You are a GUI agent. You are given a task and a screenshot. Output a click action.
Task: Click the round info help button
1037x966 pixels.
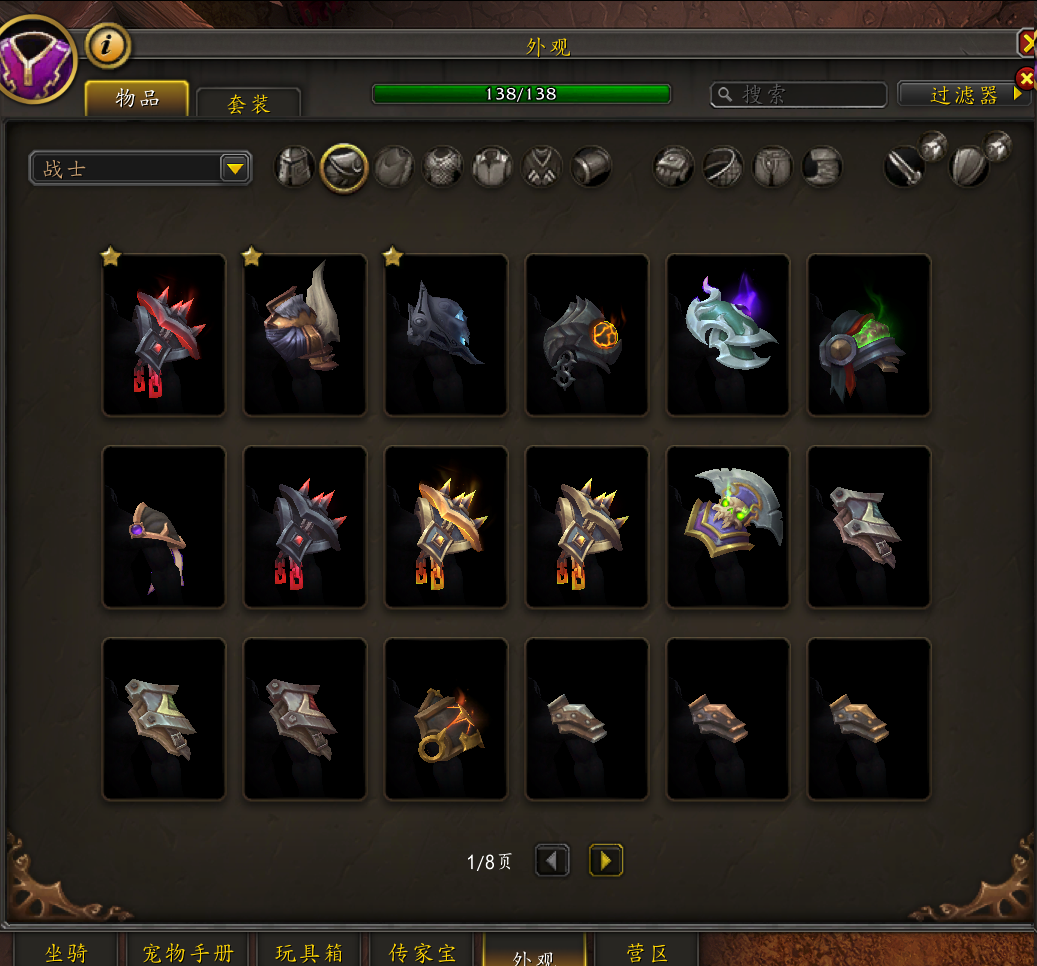coord(109,45)
